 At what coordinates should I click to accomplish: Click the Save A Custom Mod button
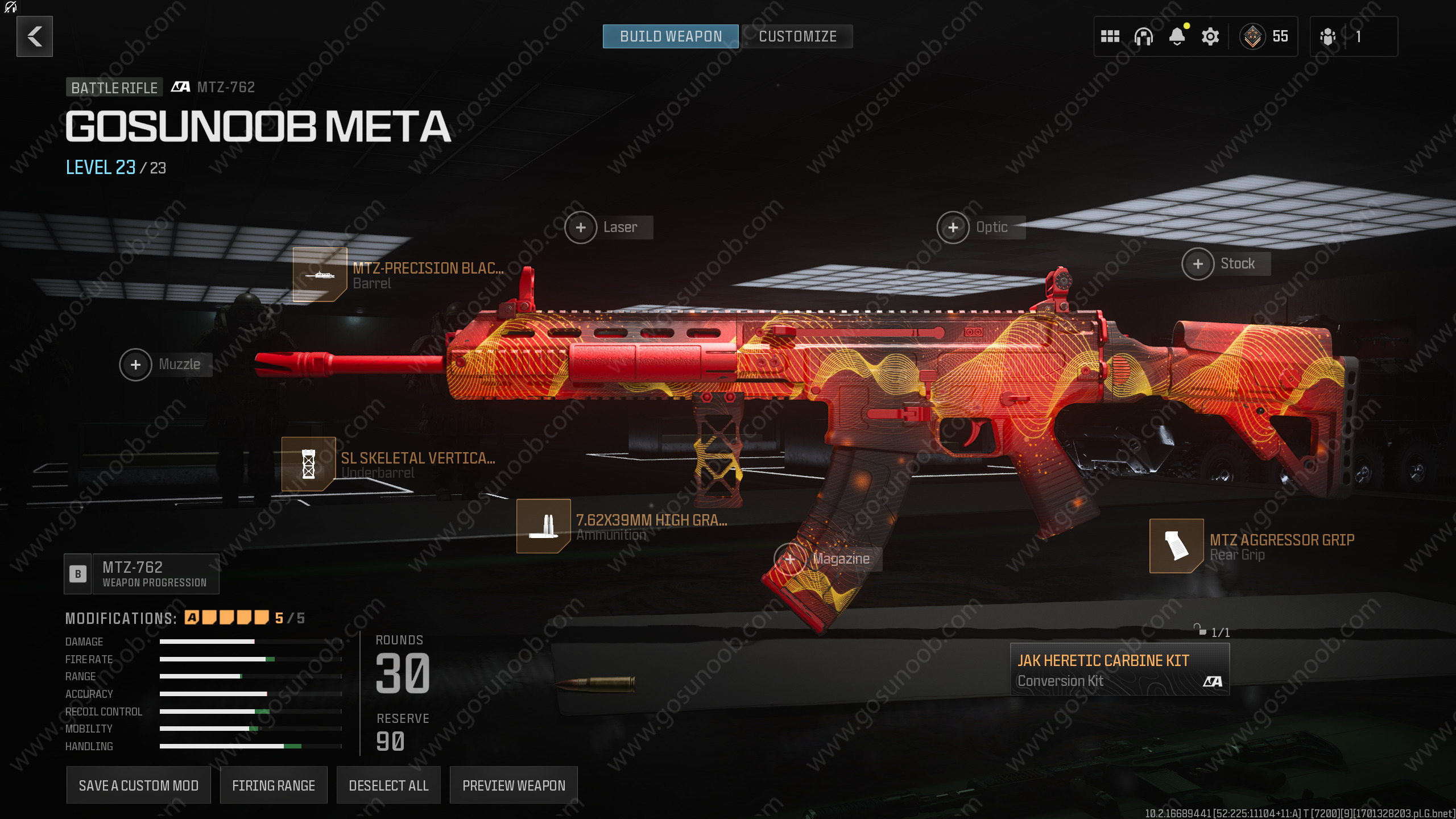pos(138,785)
